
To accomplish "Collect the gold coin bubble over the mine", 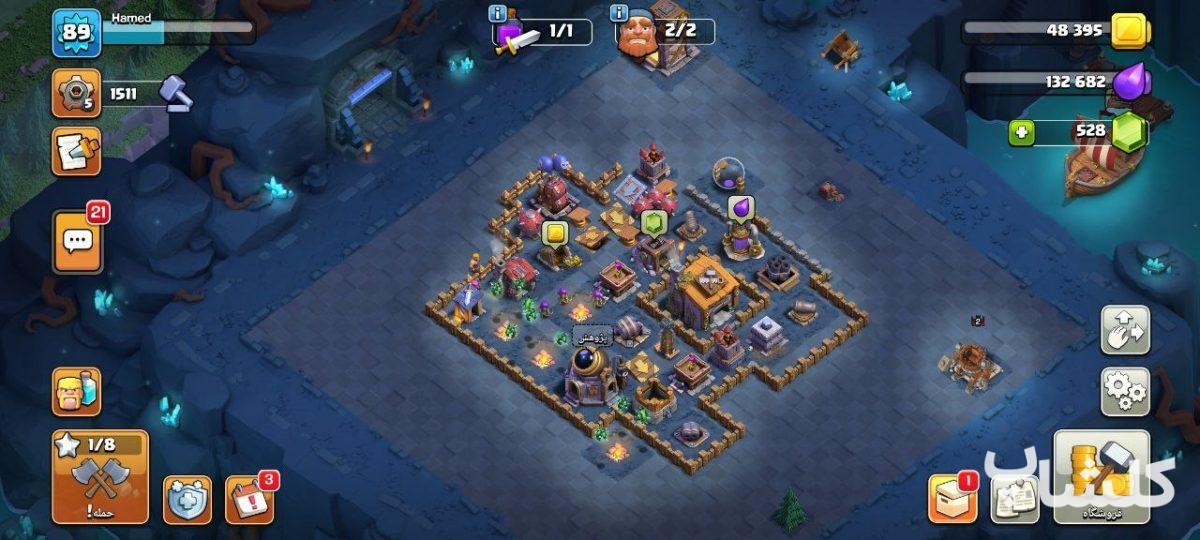I will coord(555,234).
